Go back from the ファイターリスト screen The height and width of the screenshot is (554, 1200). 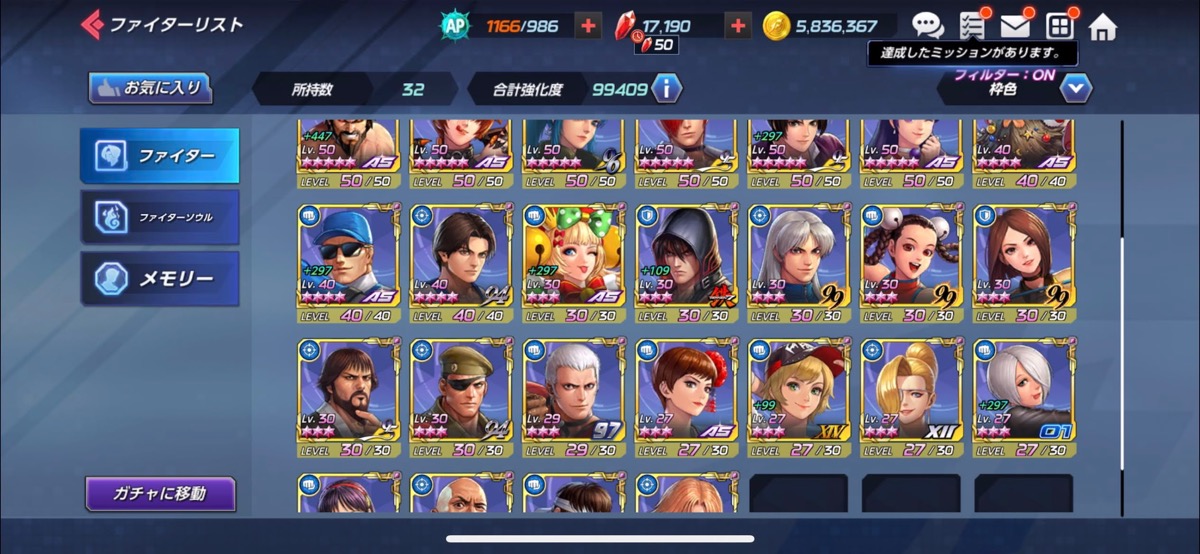pyautogui.click(x=93, y=24)
